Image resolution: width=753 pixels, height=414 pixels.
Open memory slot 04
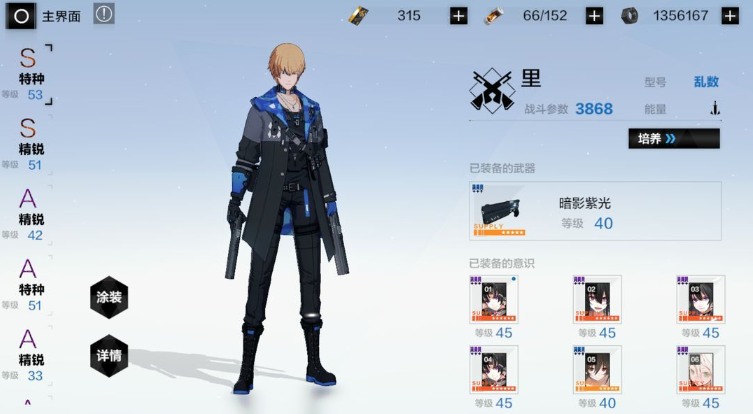tap(492, 370)
